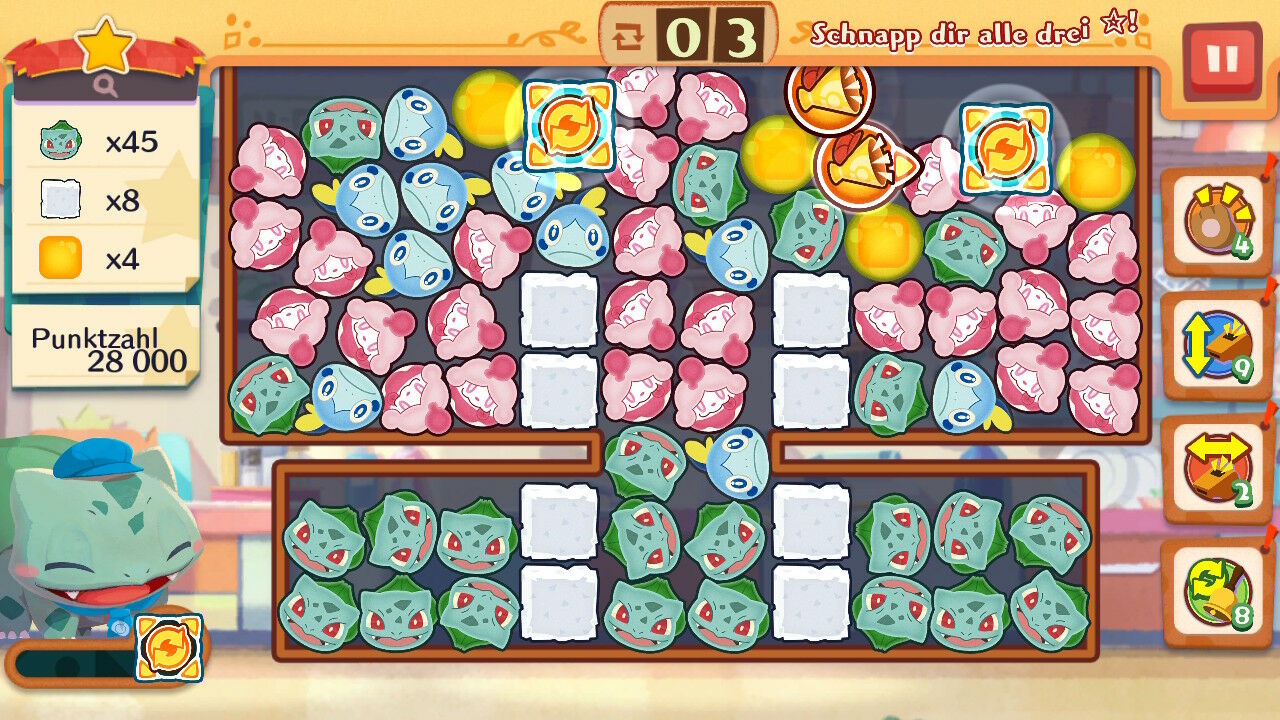The width and height of the screenshot is (1280, 720).
Task: Pause the game with the red button
Action: (1221, 60)
